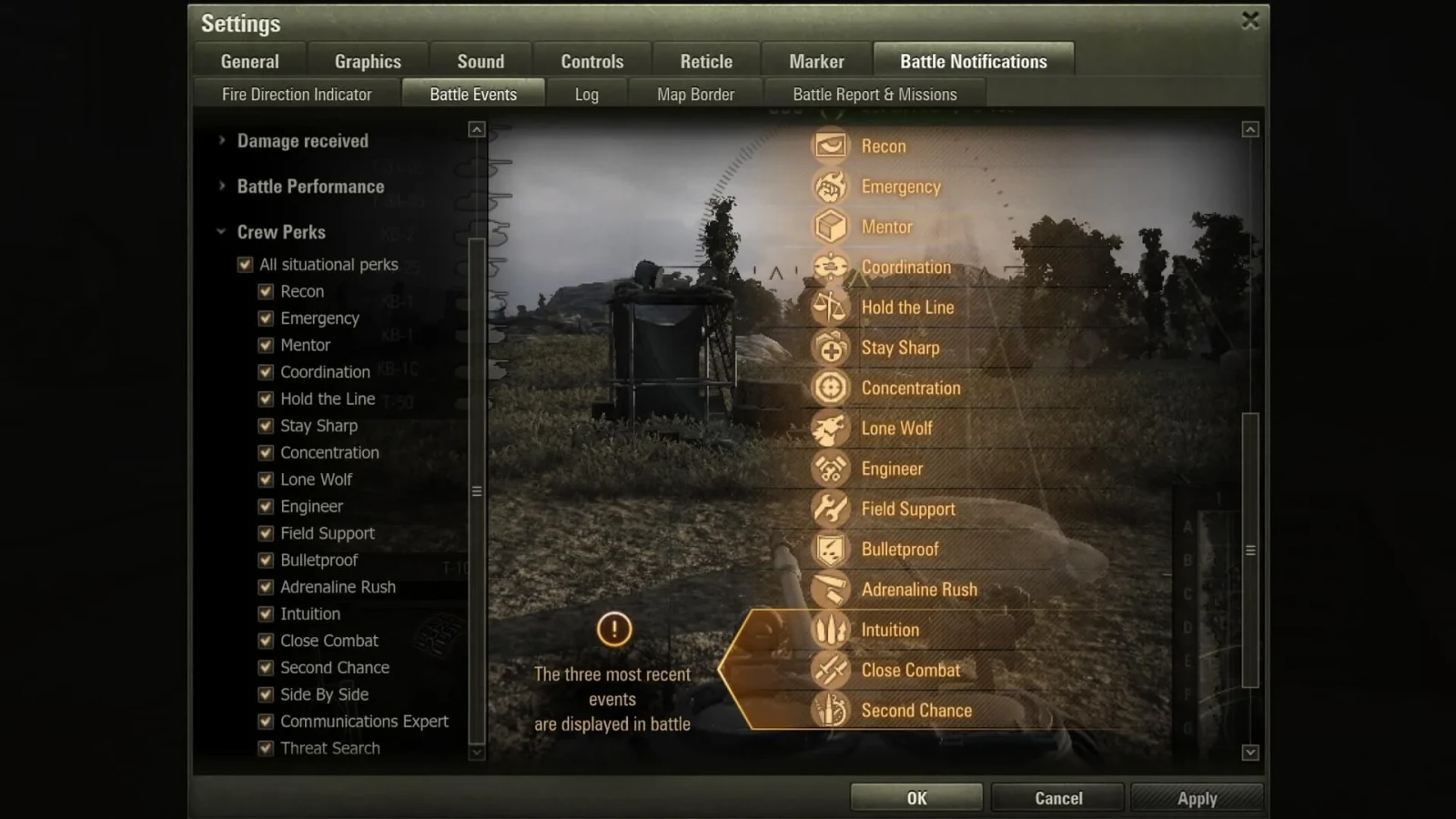Viewport: 1456px width, 819px height.
Task: Open the Graphics settings tab
Action: coord(368,61)
